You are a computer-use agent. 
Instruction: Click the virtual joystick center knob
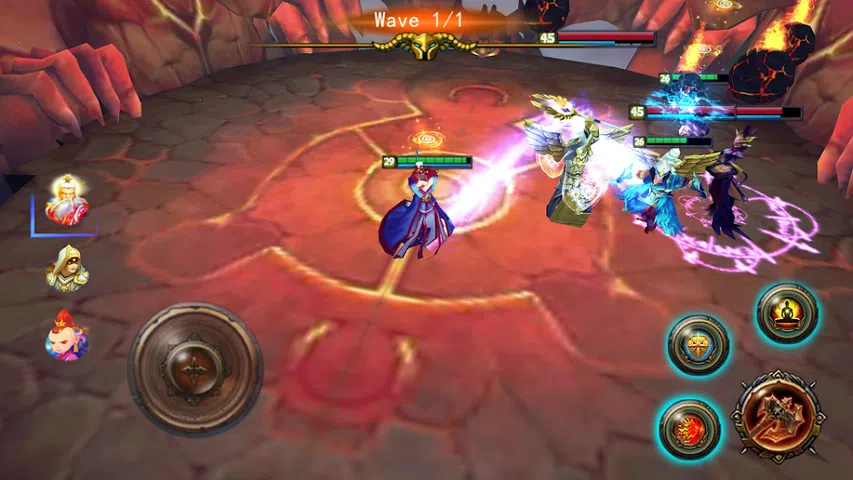point(194,368)
